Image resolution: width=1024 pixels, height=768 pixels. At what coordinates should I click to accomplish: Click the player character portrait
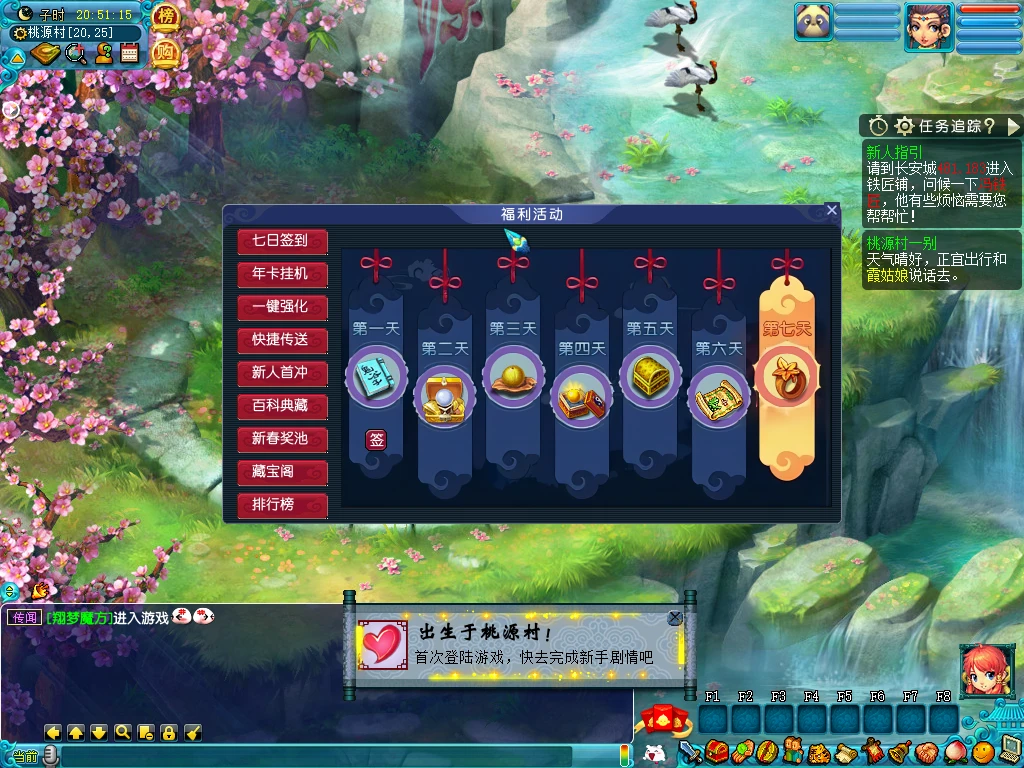click(x=928, y=26)
